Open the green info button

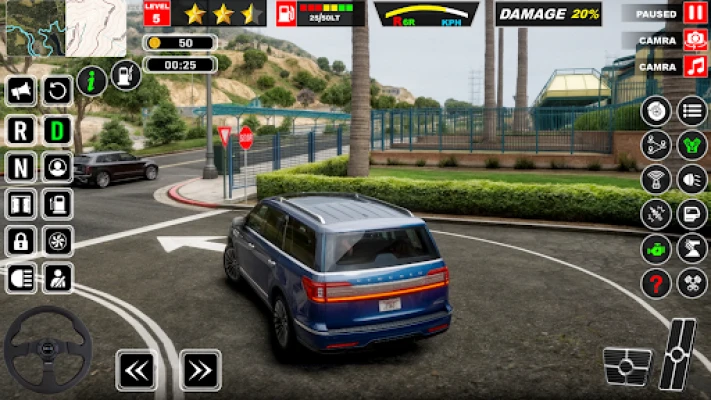tap(92, 81)
